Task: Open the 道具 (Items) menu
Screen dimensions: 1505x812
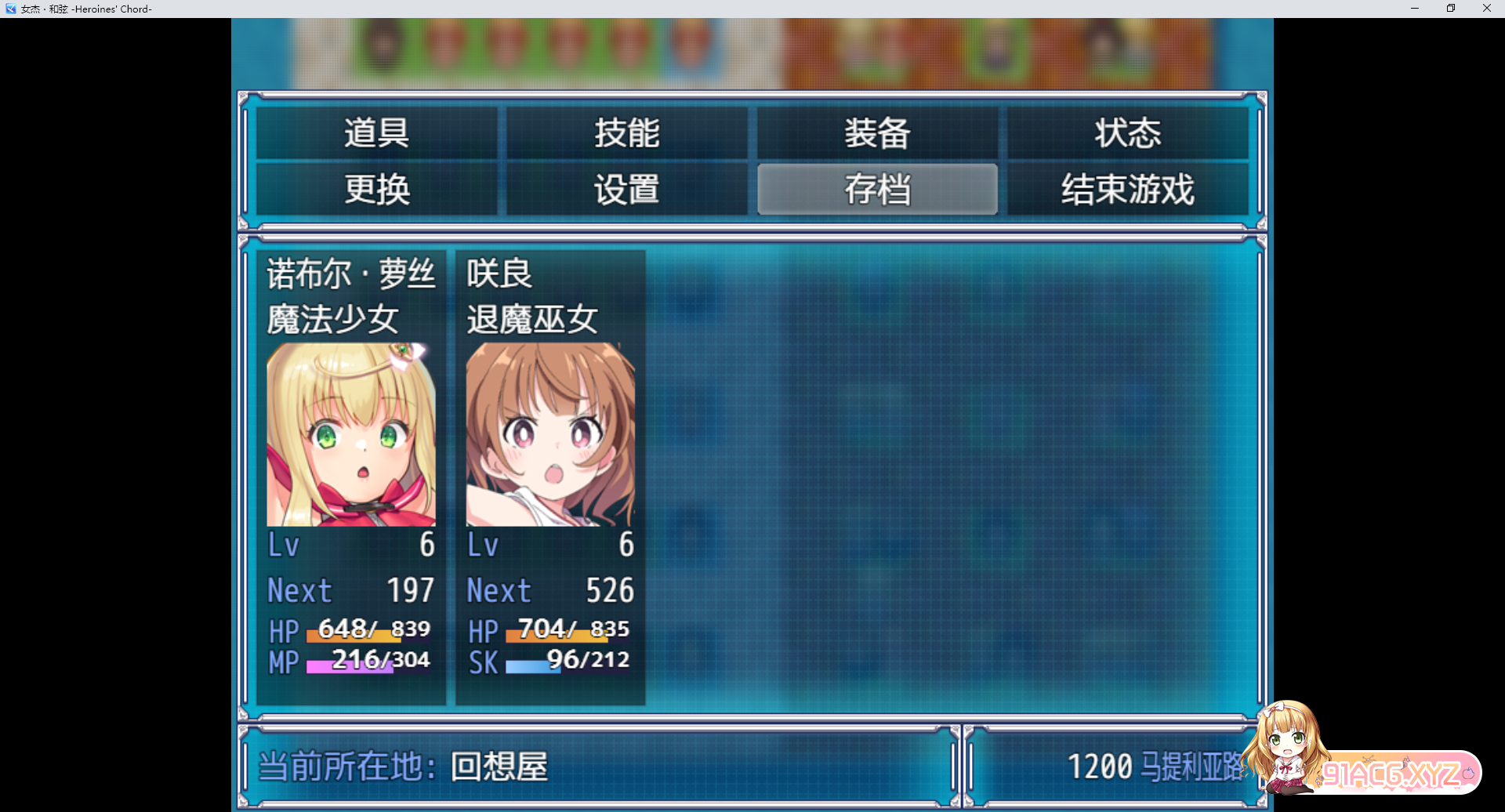Action: (x=376, y=133)
